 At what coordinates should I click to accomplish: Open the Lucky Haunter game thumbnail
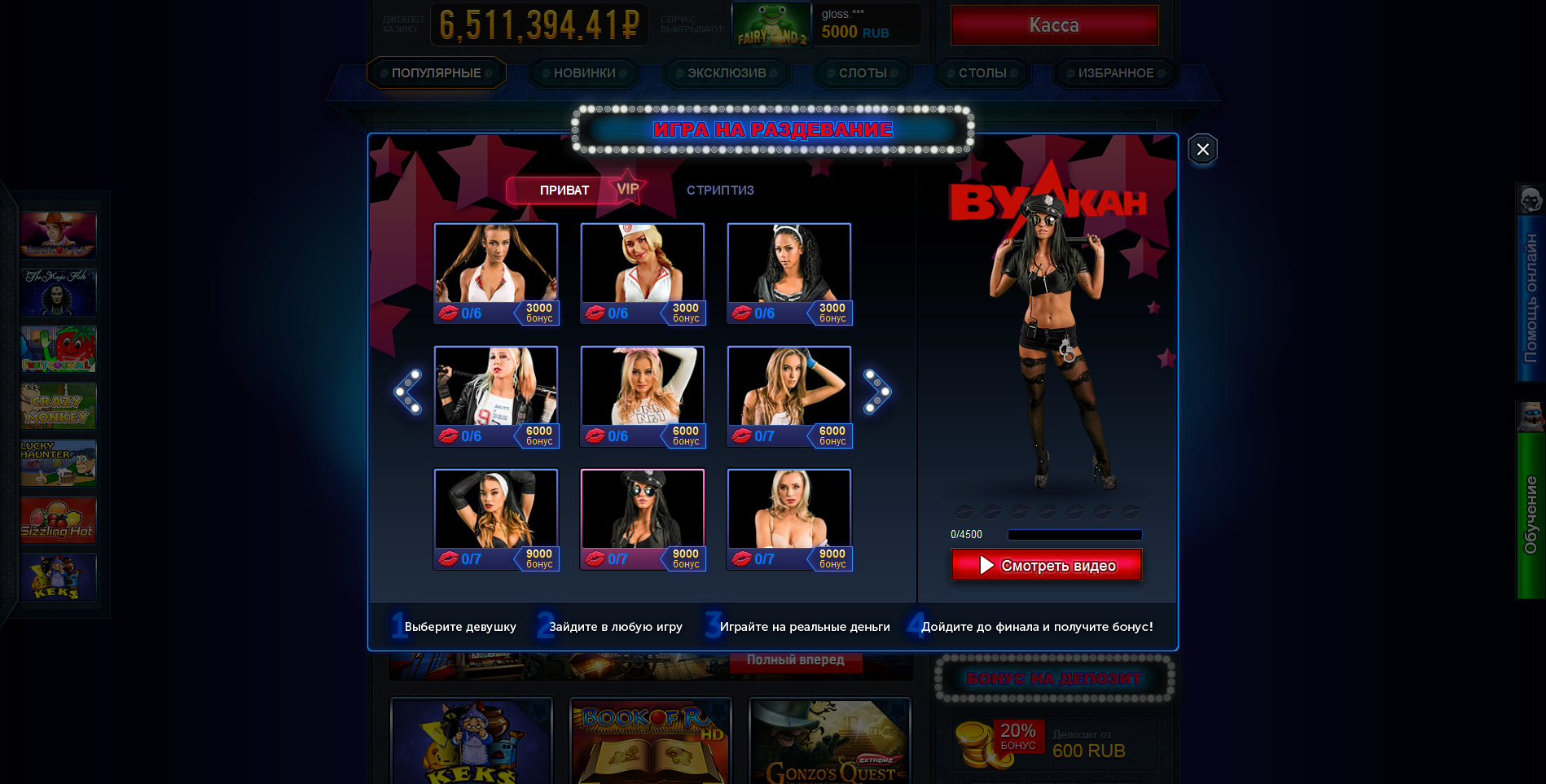coord(58,463)
